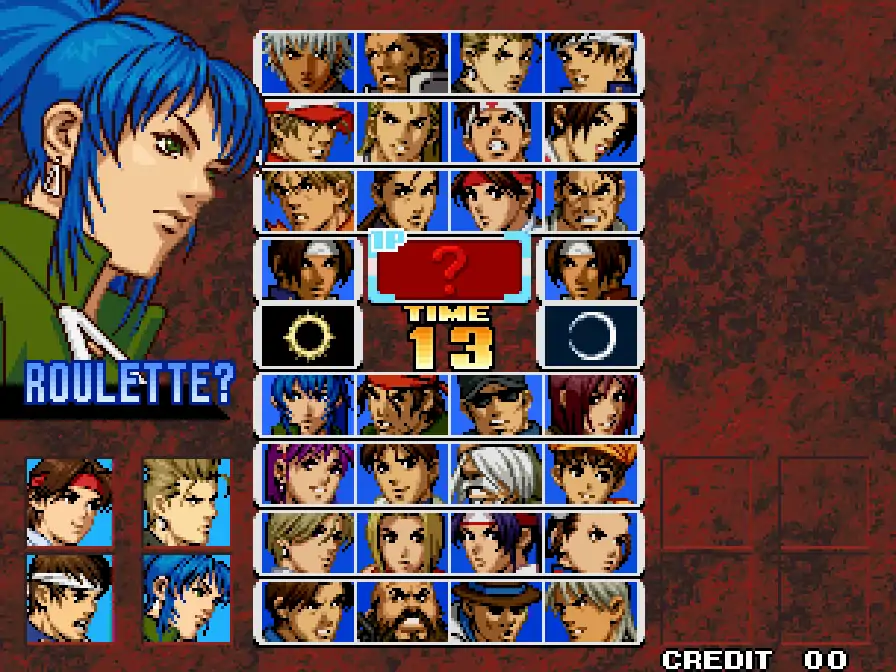Select Terry with the red cap

click(x=308, y=131)
